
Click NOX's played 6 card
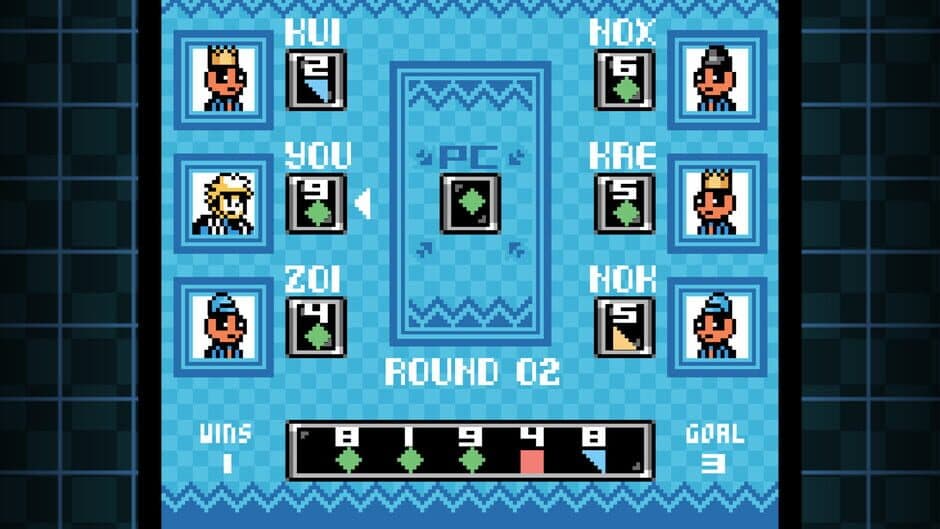624,80
